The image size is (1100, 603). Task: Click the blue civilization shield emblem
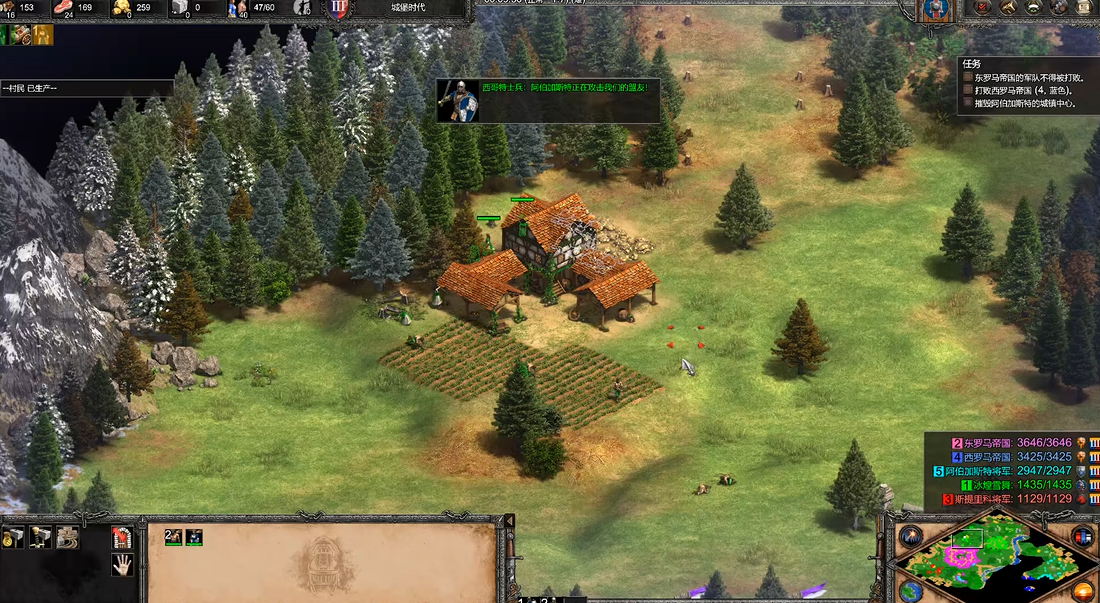936,9
